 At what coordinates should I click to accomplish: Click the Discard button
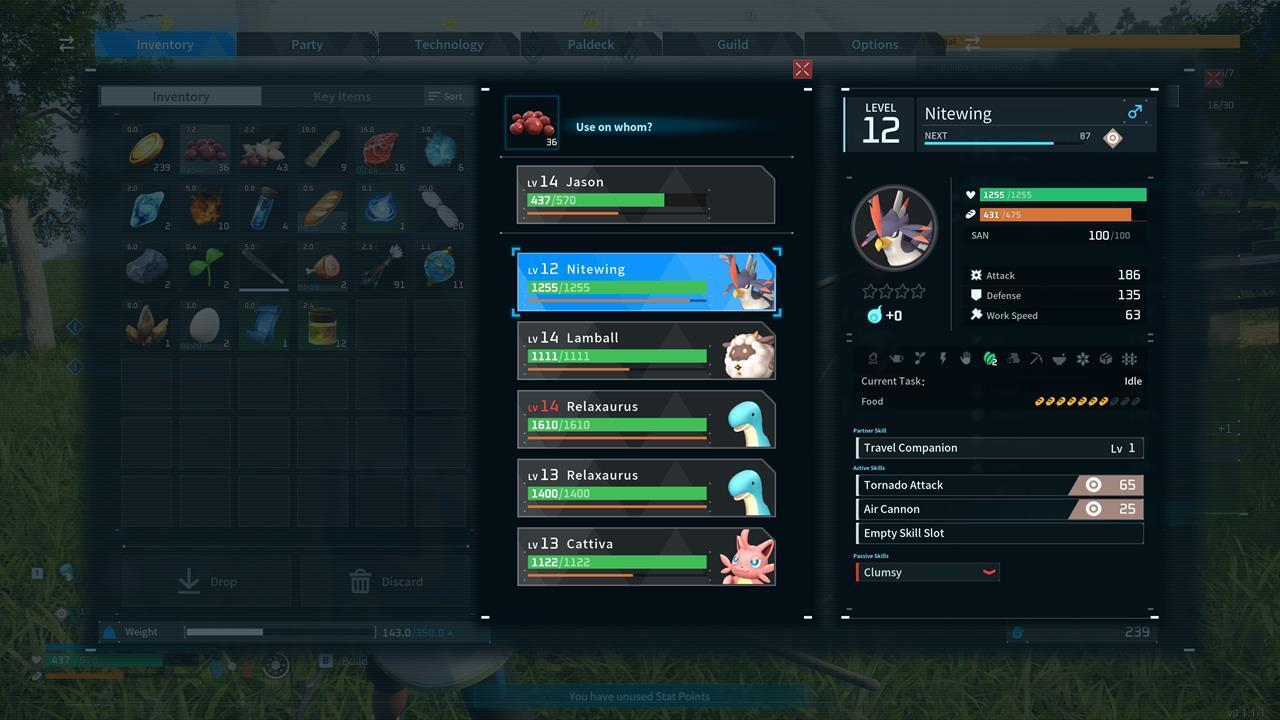coord(388,581)
